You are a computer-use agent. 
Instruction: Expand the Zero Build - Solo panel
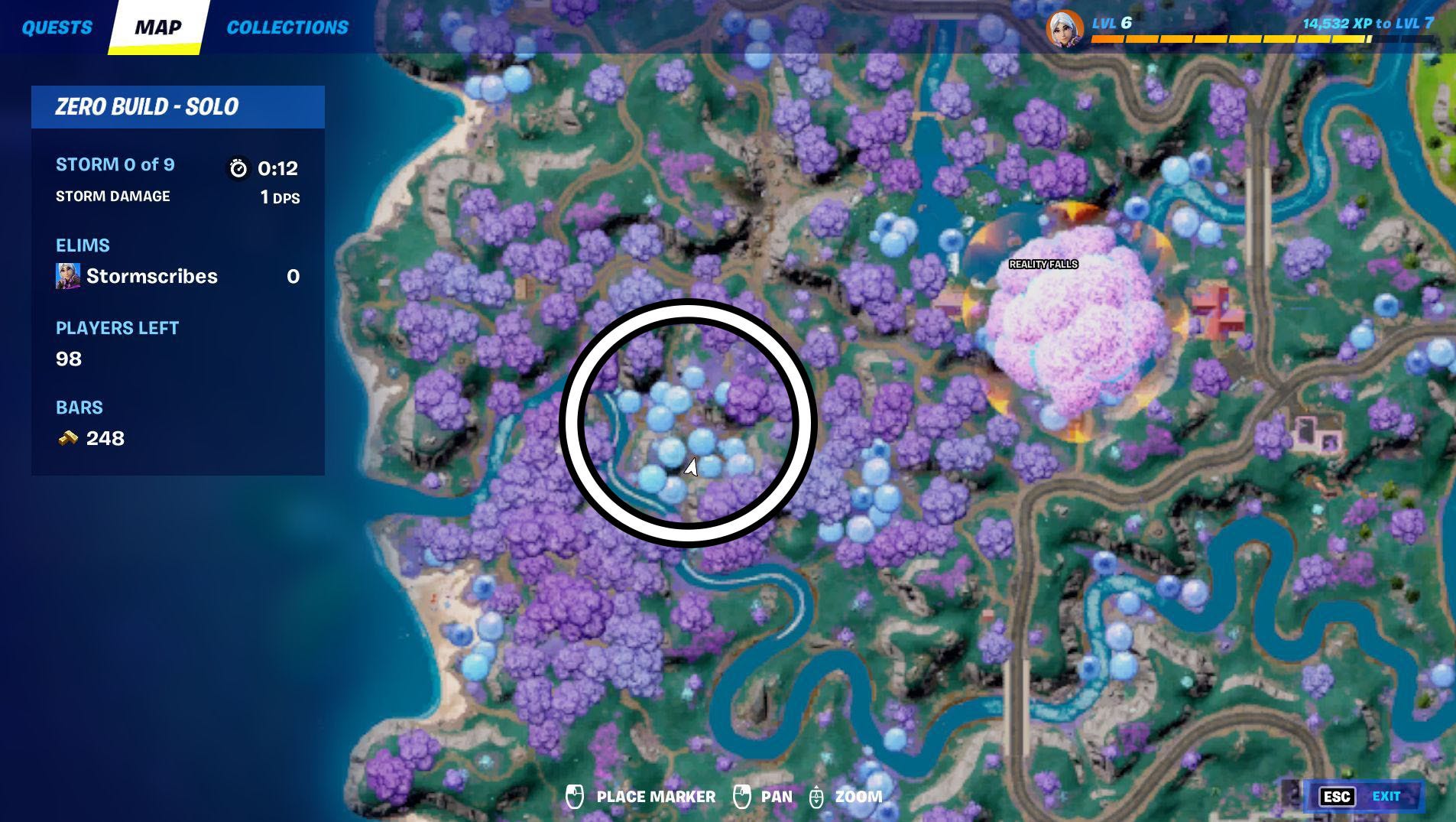[148, 106]
